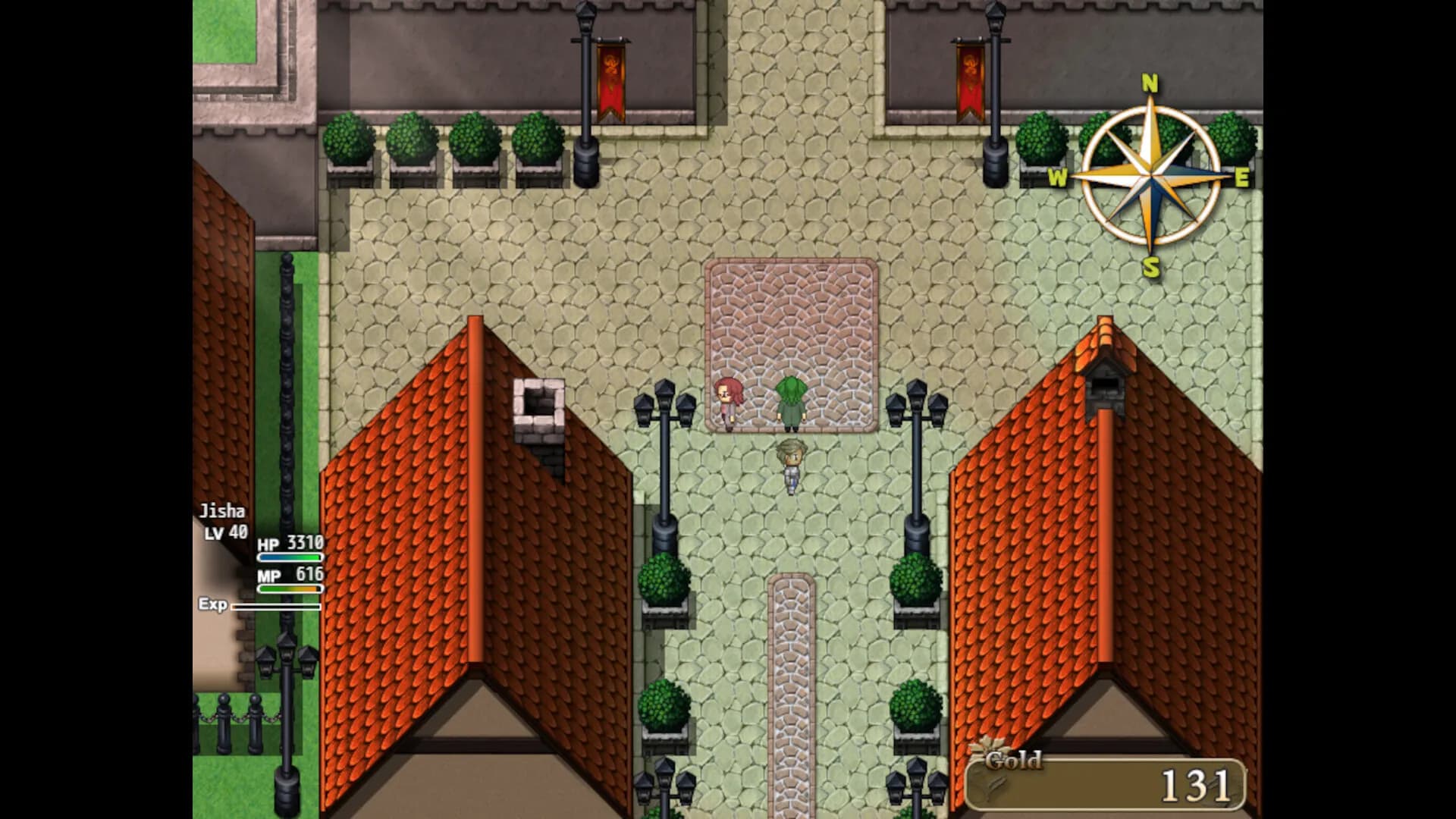This screenshot has height=819, width=1456.
Task: Select the South marker on the compass
Action: click(x=1151, y=267)
